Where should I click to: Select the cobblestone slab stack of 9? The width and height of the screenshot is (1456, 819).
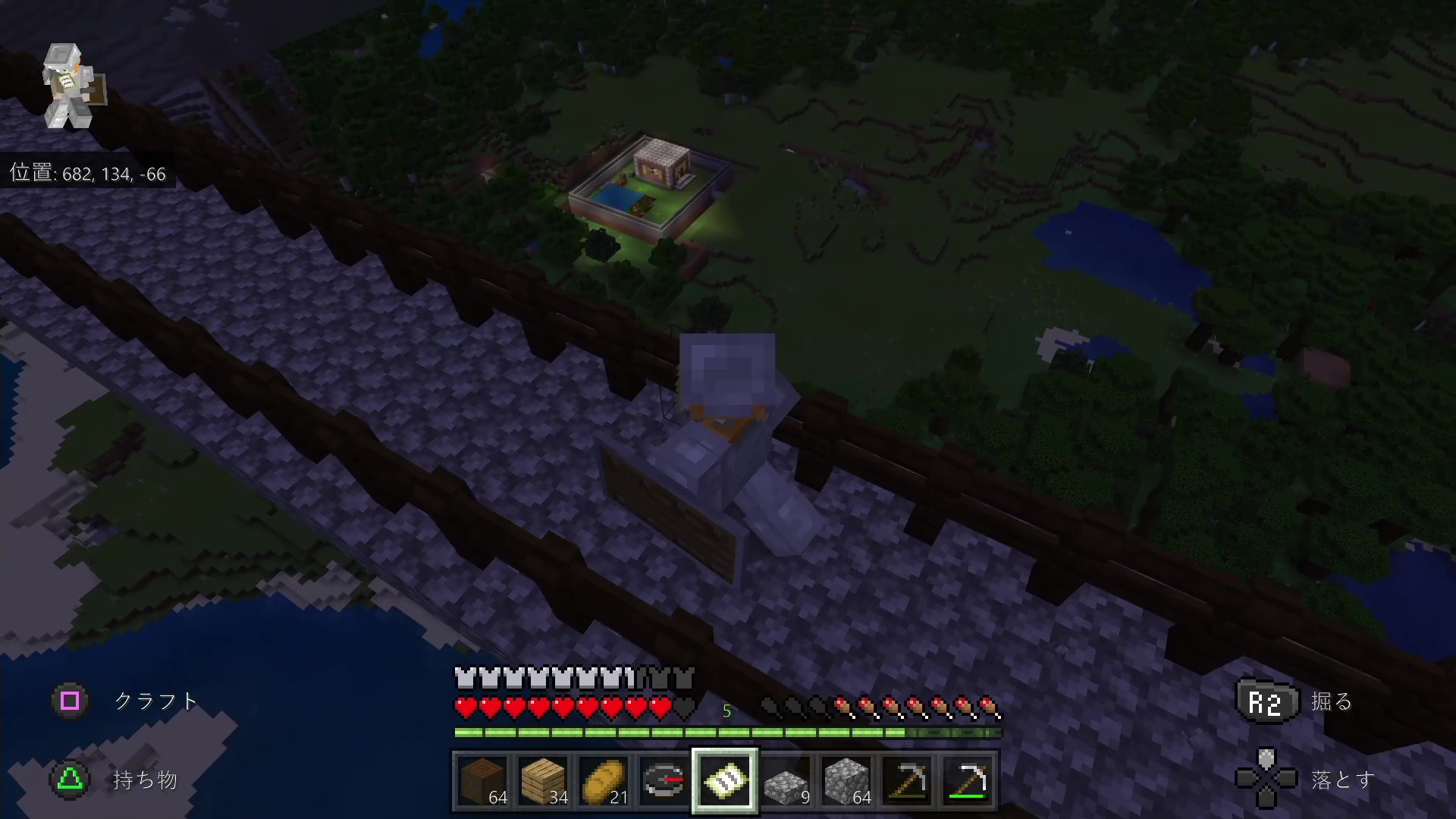click(786, 780)
